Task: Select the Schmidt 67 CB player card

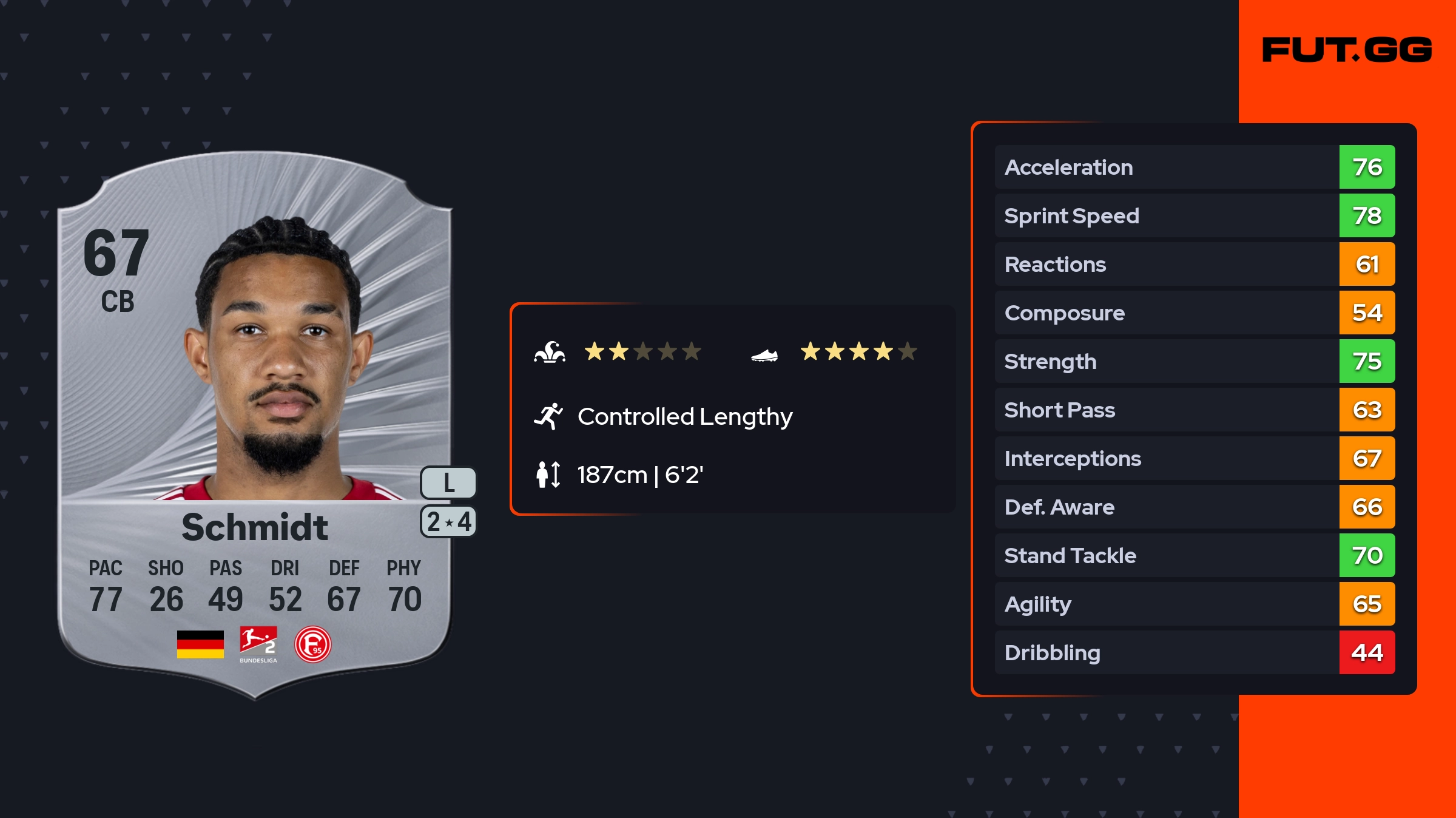Action: coord(255,425)
